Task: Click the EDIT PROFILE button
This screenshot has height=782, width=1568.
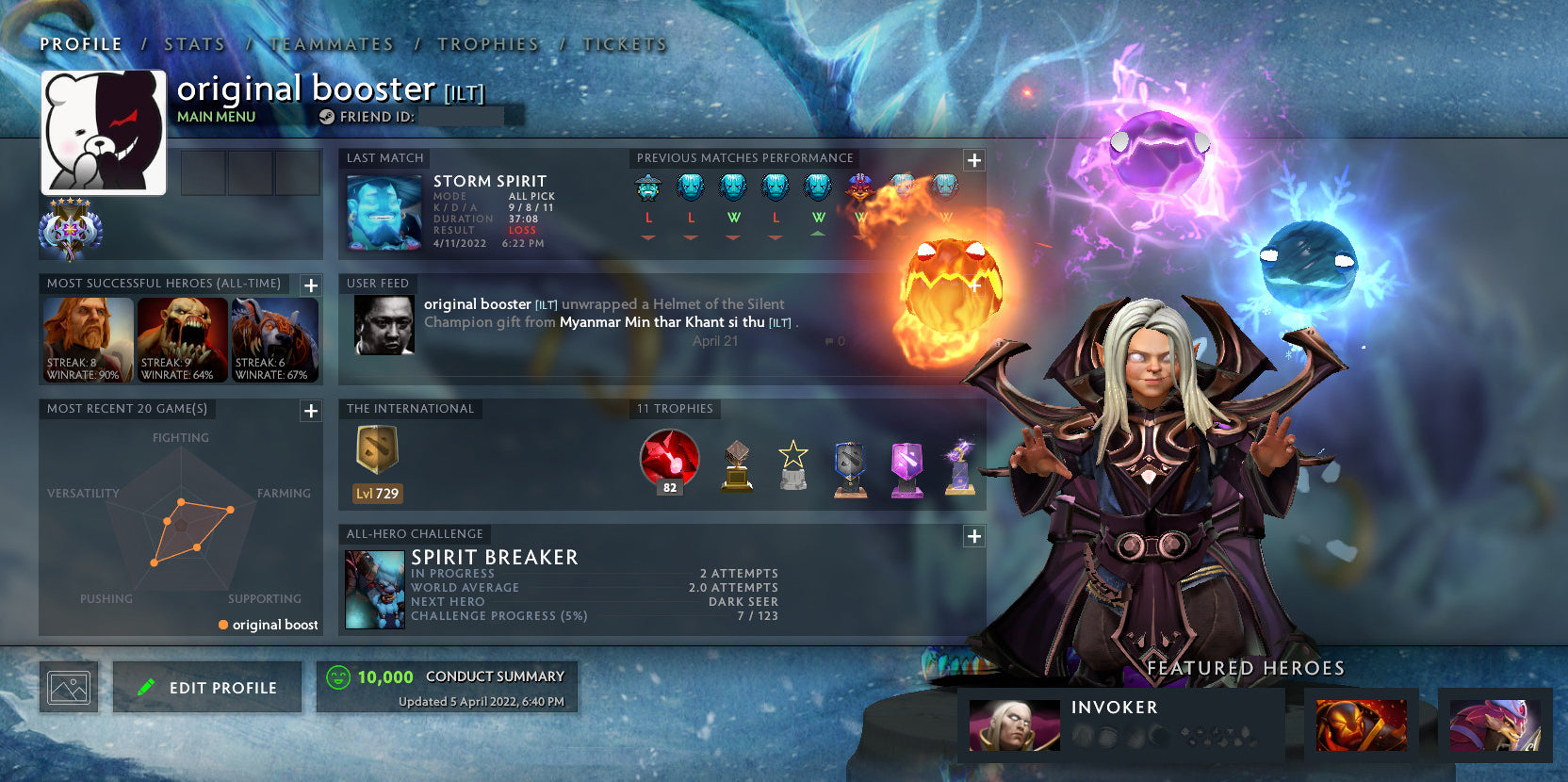Action: [x=206, y=687]
